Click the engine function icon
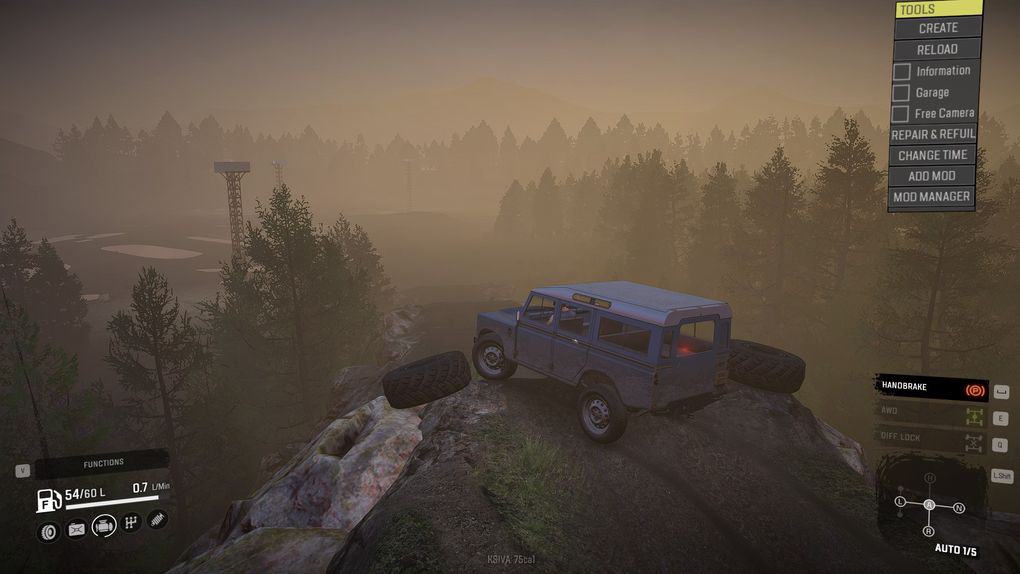1020x574 pixels. pyautogui.click(x=104, y=526)
